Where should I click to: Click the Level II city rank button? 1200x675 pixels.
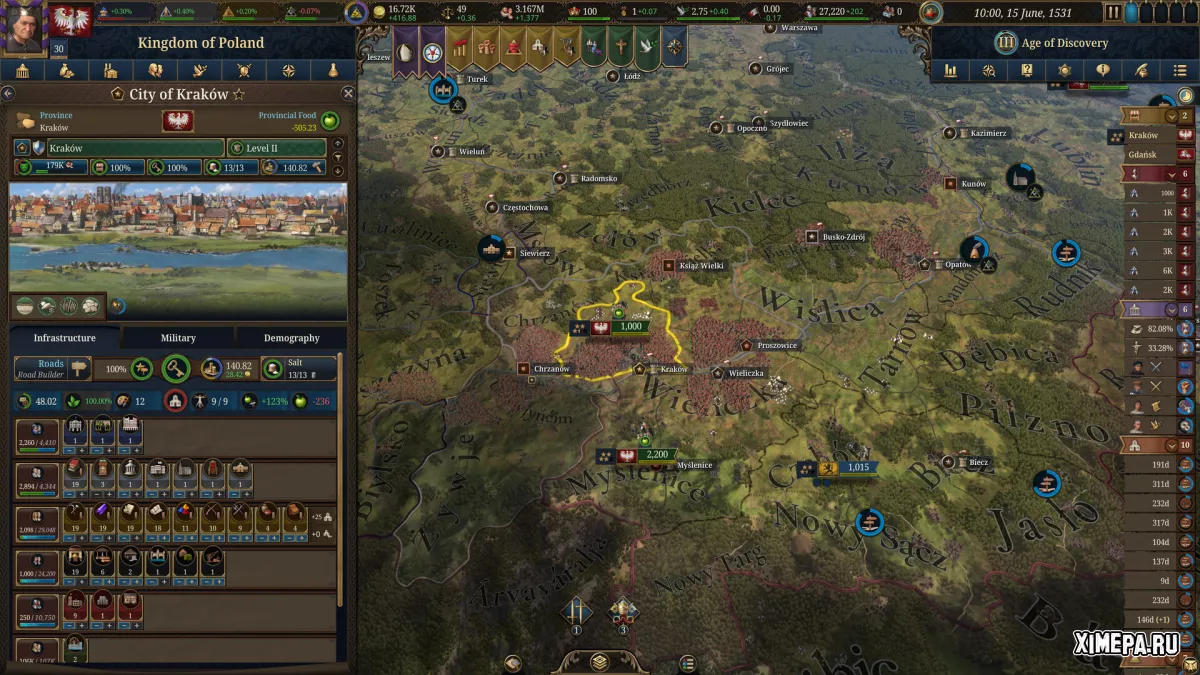(x=276, y=148)
